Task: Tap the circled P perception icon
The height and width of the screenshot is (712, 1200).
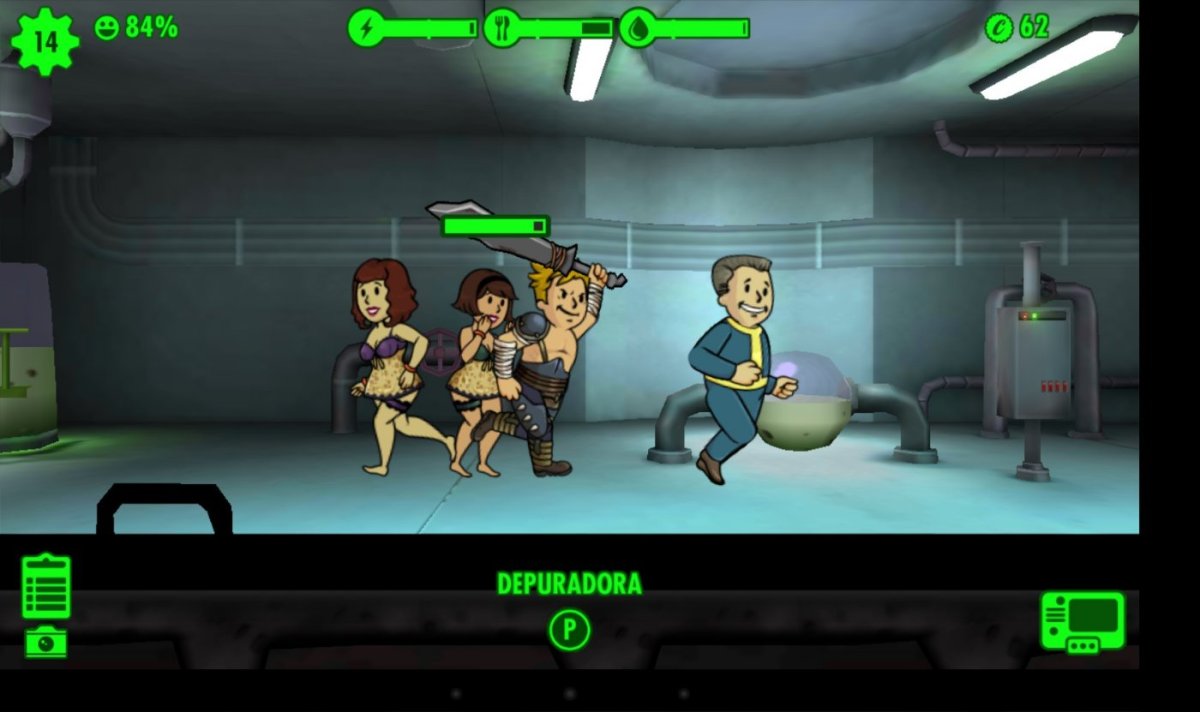Action: (569, 630)
